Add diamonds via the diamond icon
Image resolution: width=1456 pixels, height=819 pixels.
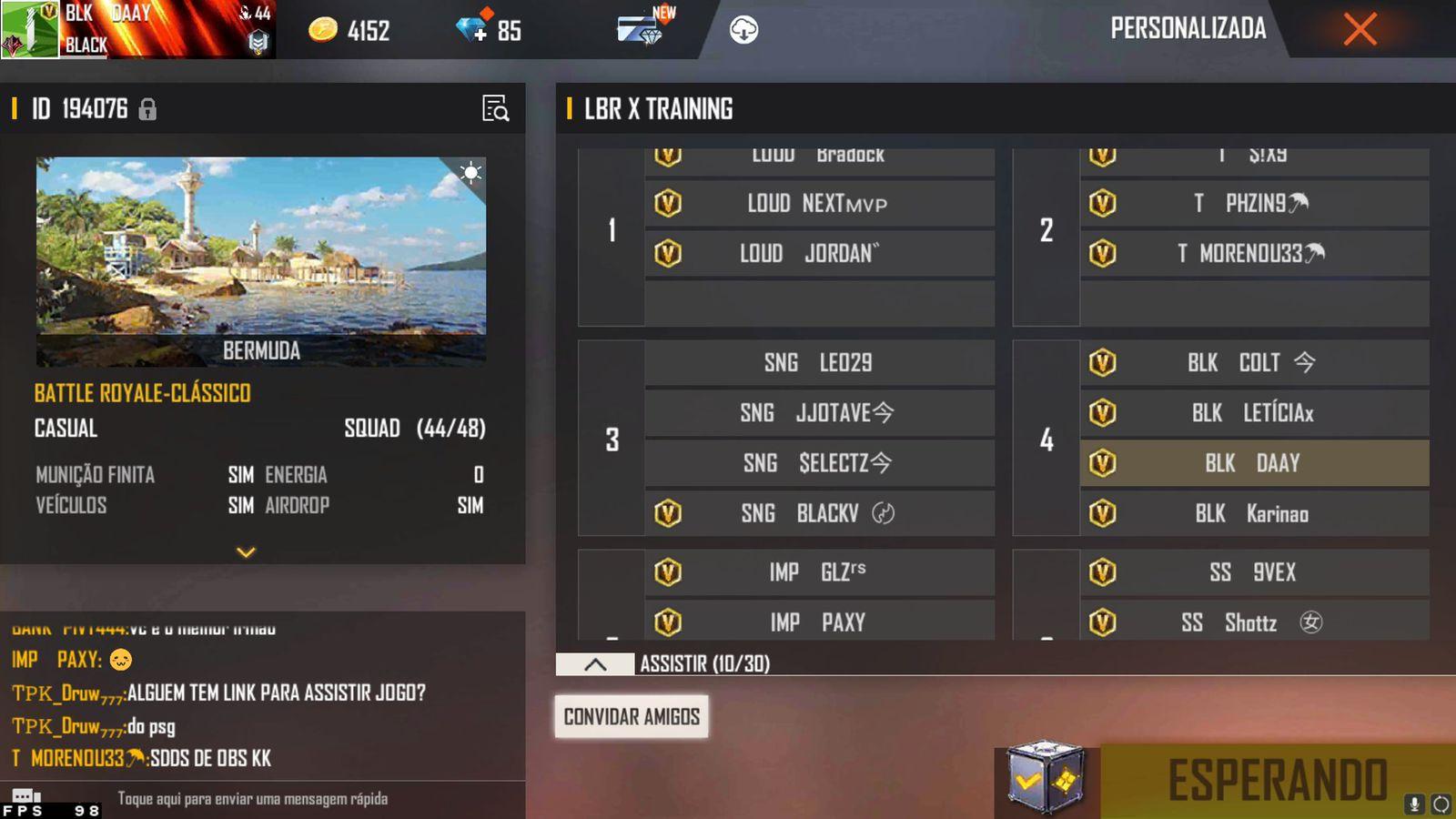472,30
